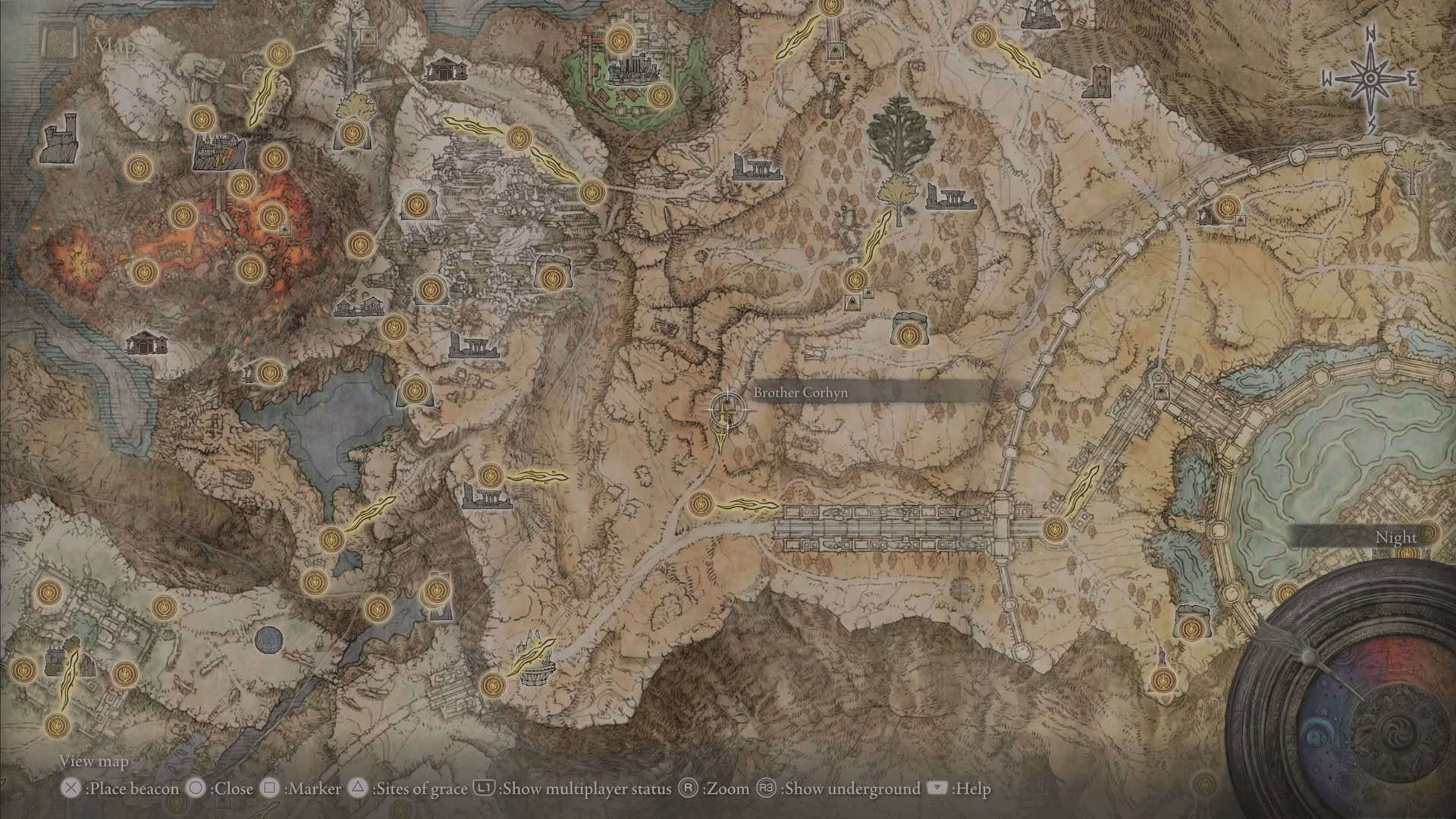Click the compass rose
The width and height of the screenshot is (1456, 819).
1371,79
